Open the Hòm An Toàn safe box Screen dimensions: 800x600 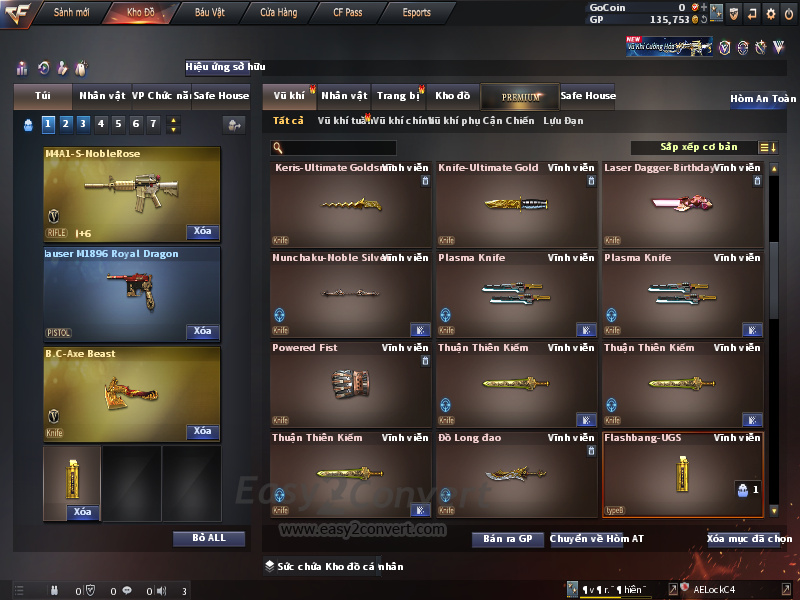pyautogui.click(x=762, y=99)
